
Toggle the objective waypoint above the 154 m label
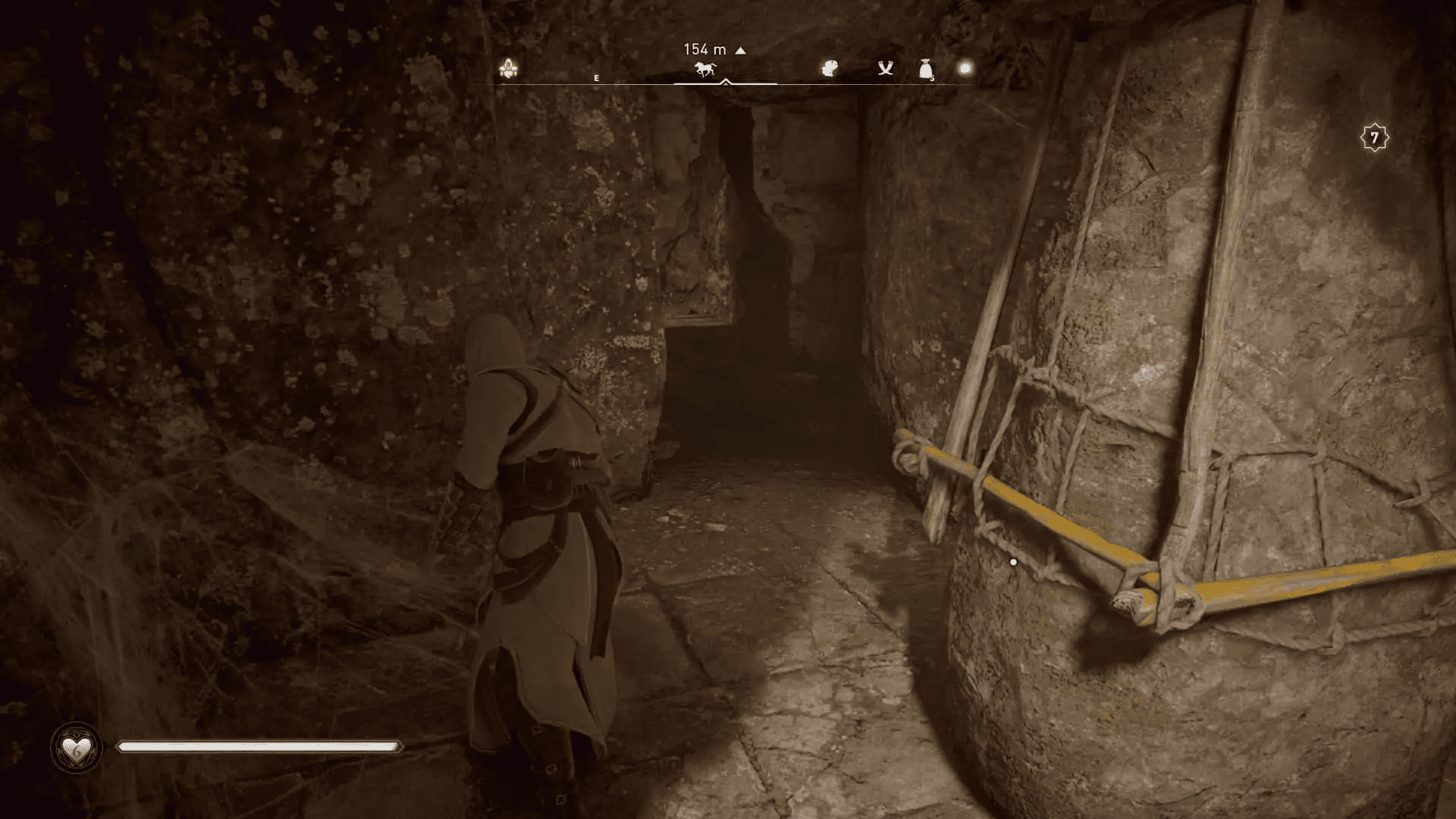click(x=739, y=49)
